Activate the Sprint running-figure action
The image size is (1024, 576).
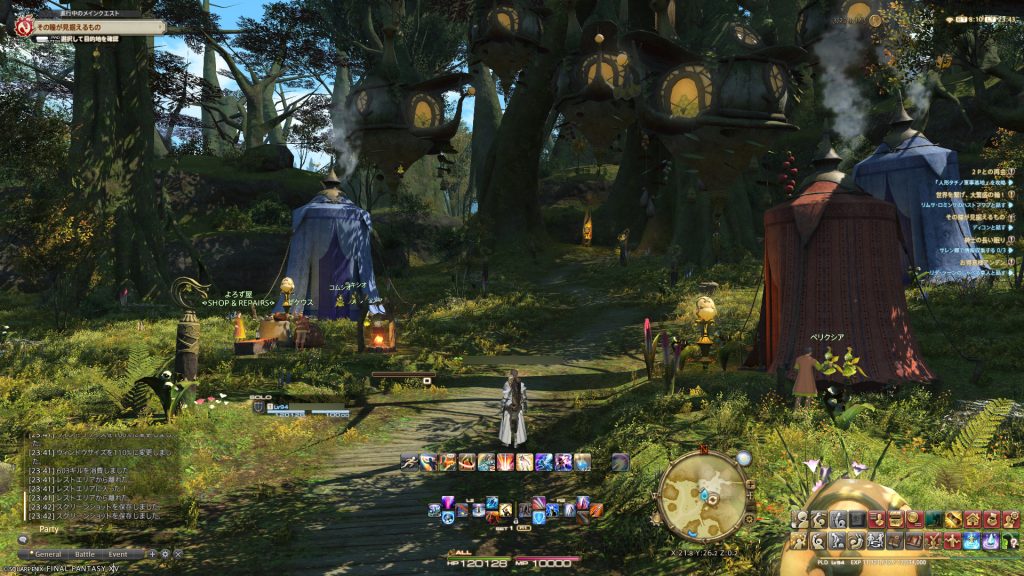coord(408,462)
